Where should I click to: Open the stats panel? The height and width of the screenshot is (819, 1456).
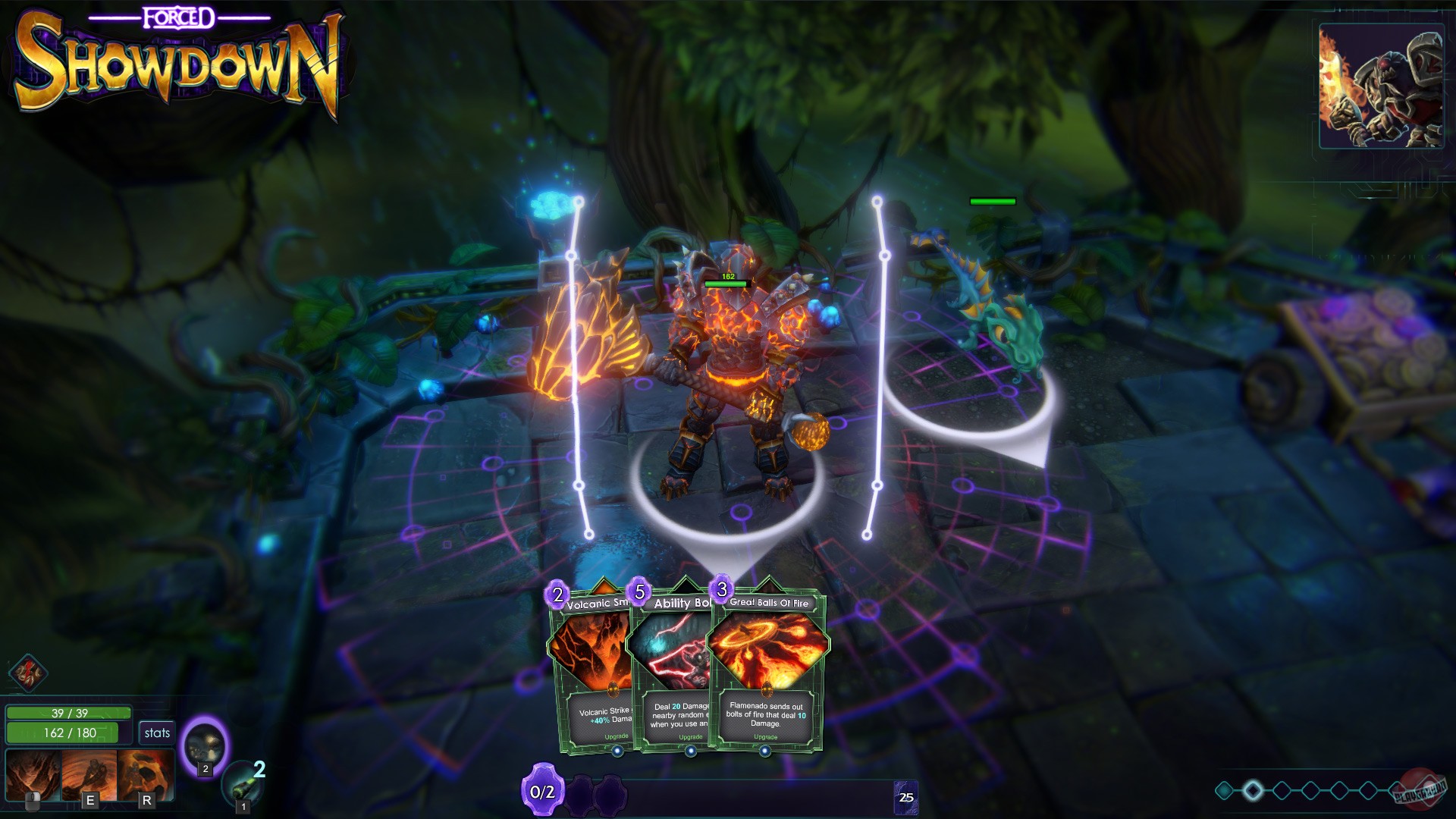[158, 733]
